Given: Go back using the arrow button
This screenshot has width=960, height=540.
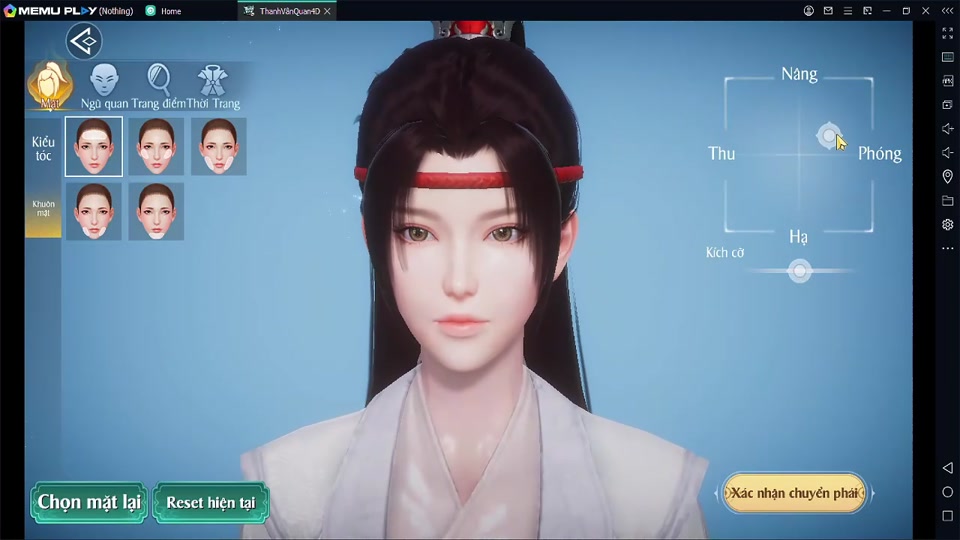Looking at the screenshot, I should tap(84, 41).
